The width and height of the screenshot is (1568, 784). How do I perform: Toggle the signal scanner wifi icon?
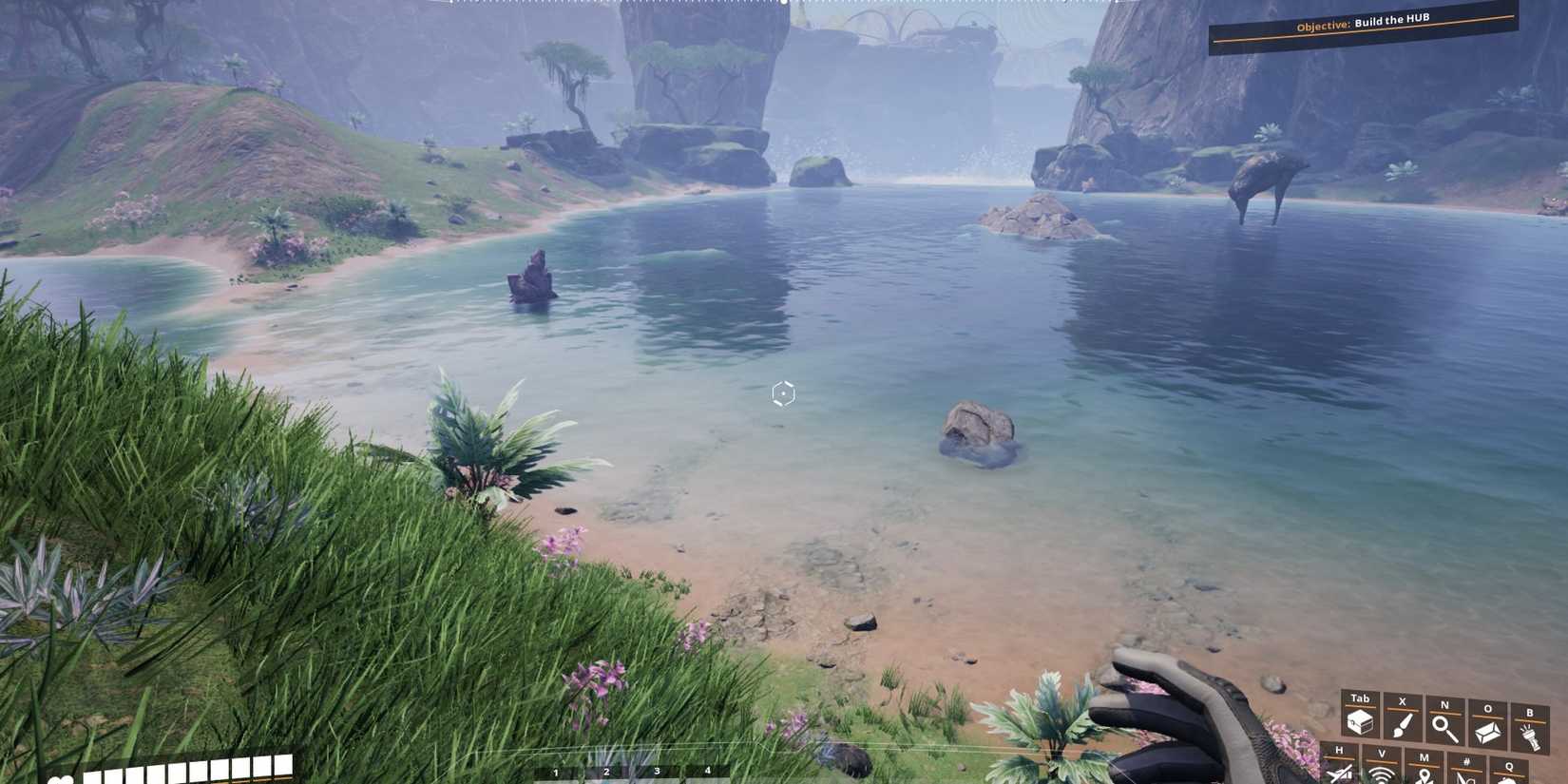pos(1381,776)
